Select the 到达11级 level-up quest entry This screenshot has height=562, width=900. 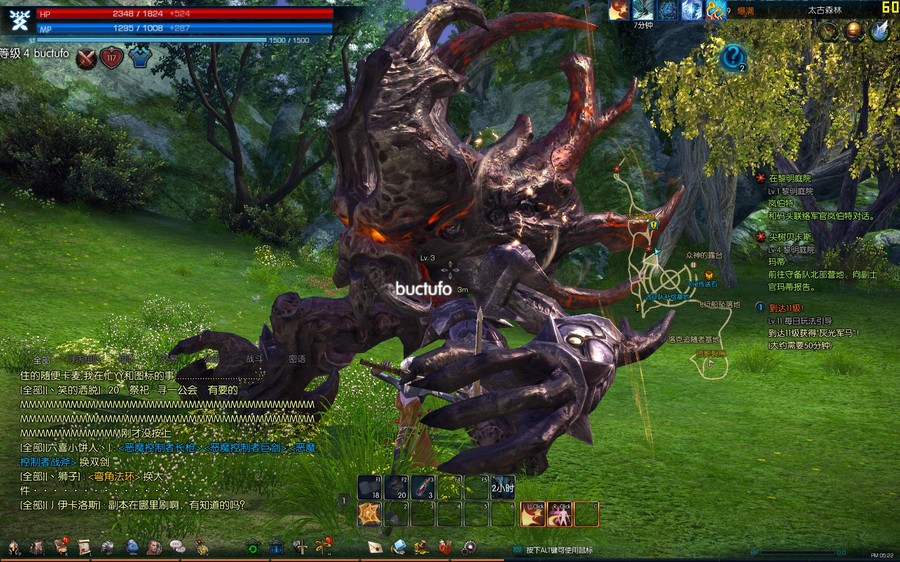point(786,308)
